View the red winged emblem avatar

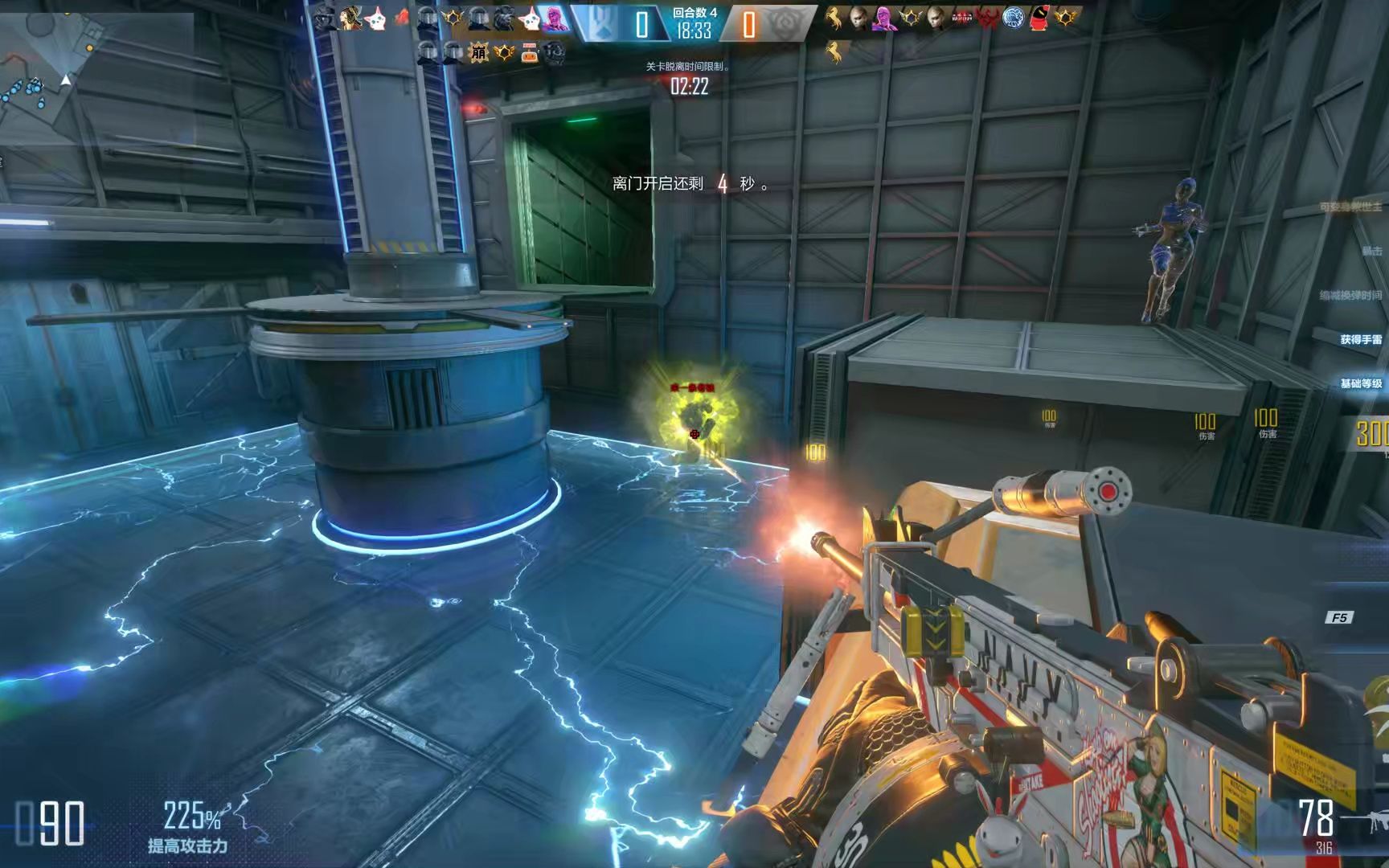pos(987,18)
